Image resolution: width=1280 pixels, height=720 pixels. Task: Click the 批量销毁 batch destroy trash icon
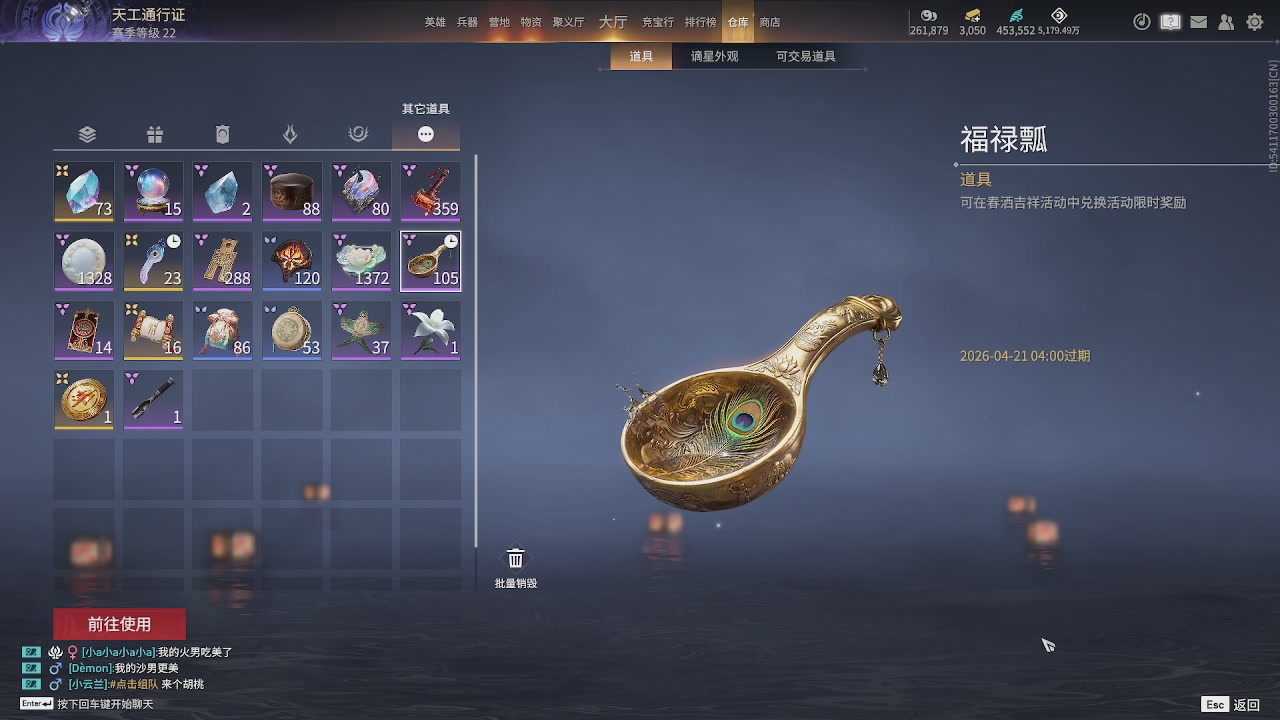pyautogui.click(x=516, y=557)
